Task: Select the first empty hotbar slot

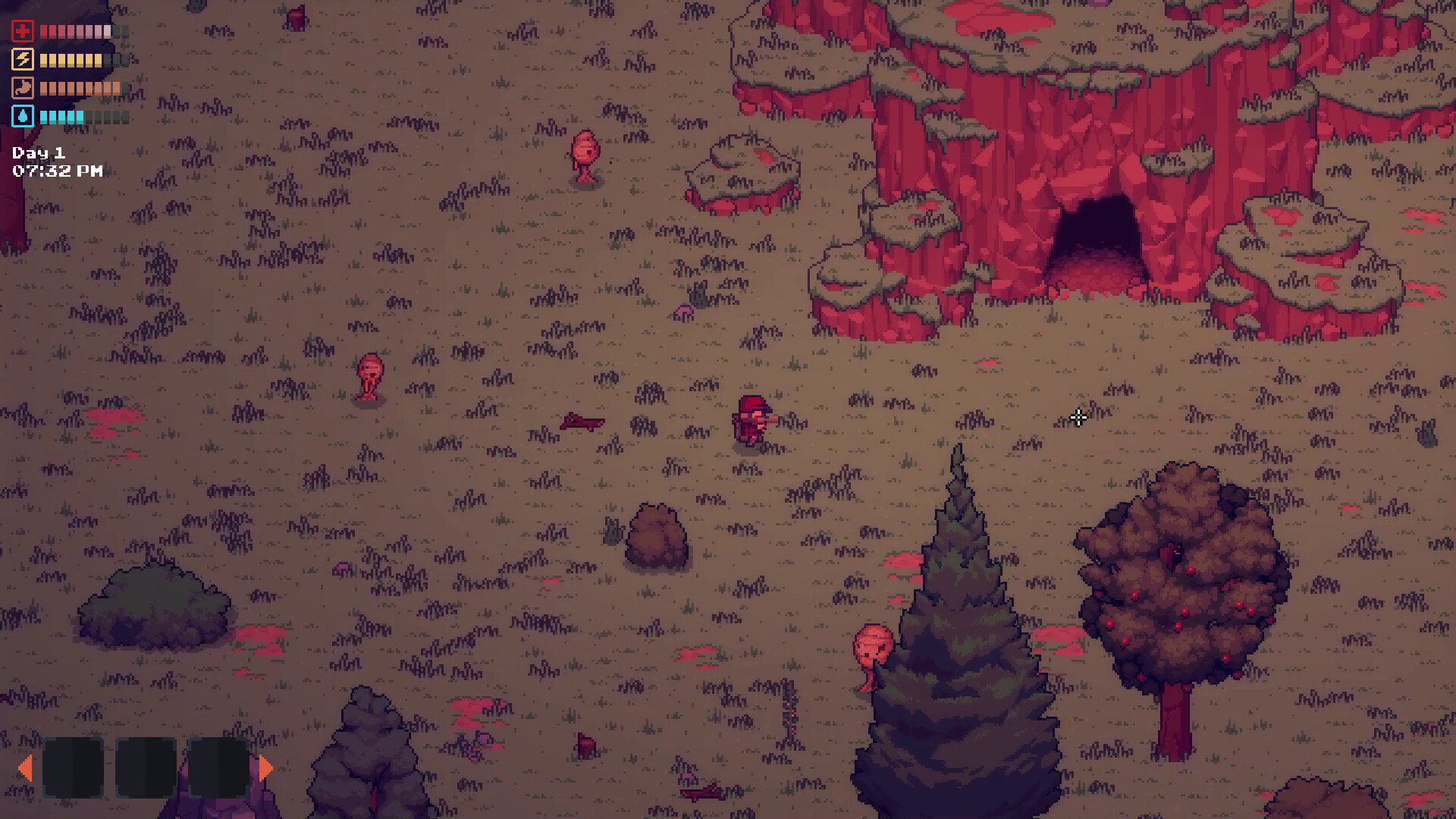Action: pos(74,767)
